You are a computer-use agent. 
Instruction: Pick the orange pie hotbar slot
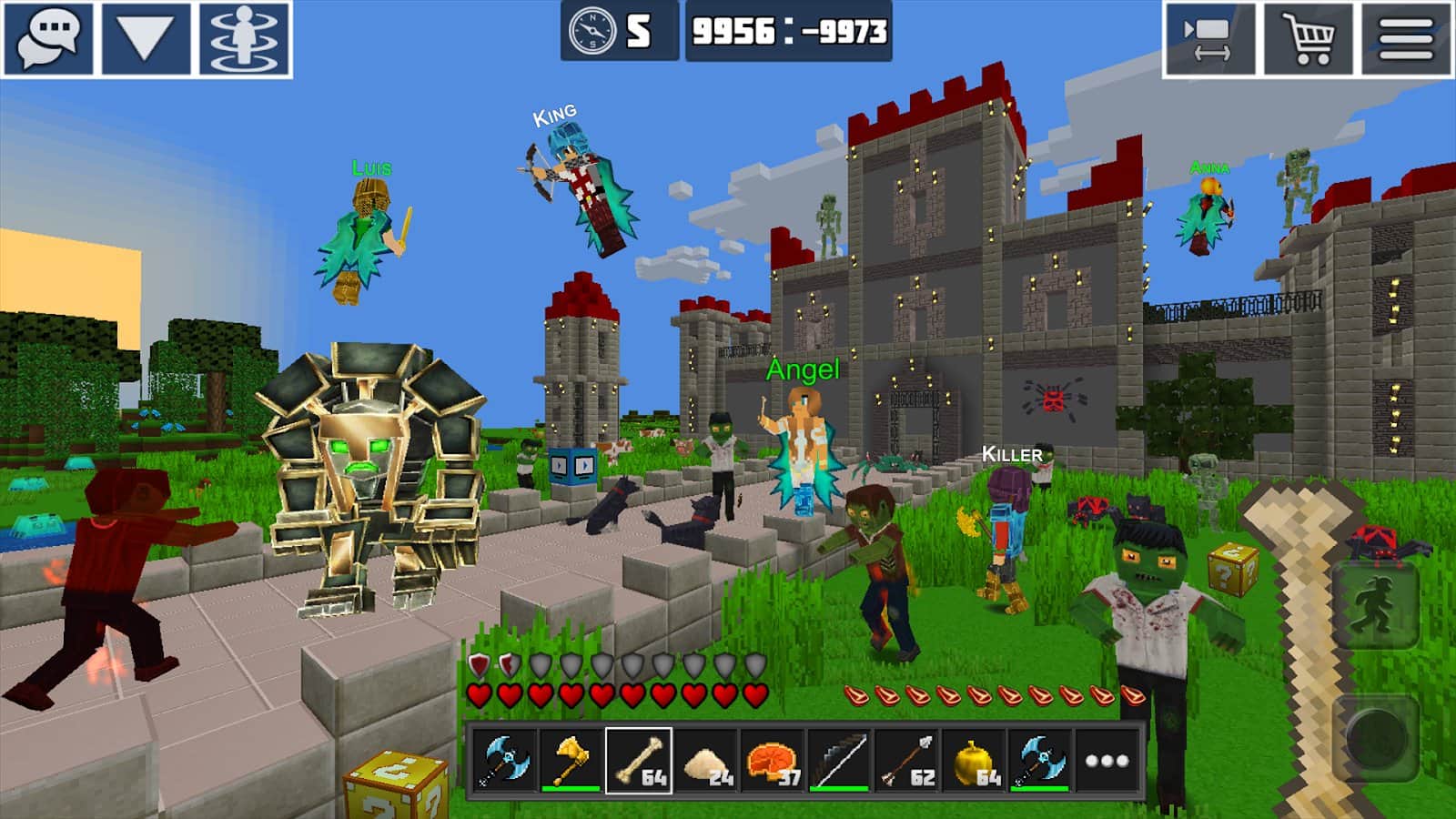pyautogui.click(x=773, y=761)
